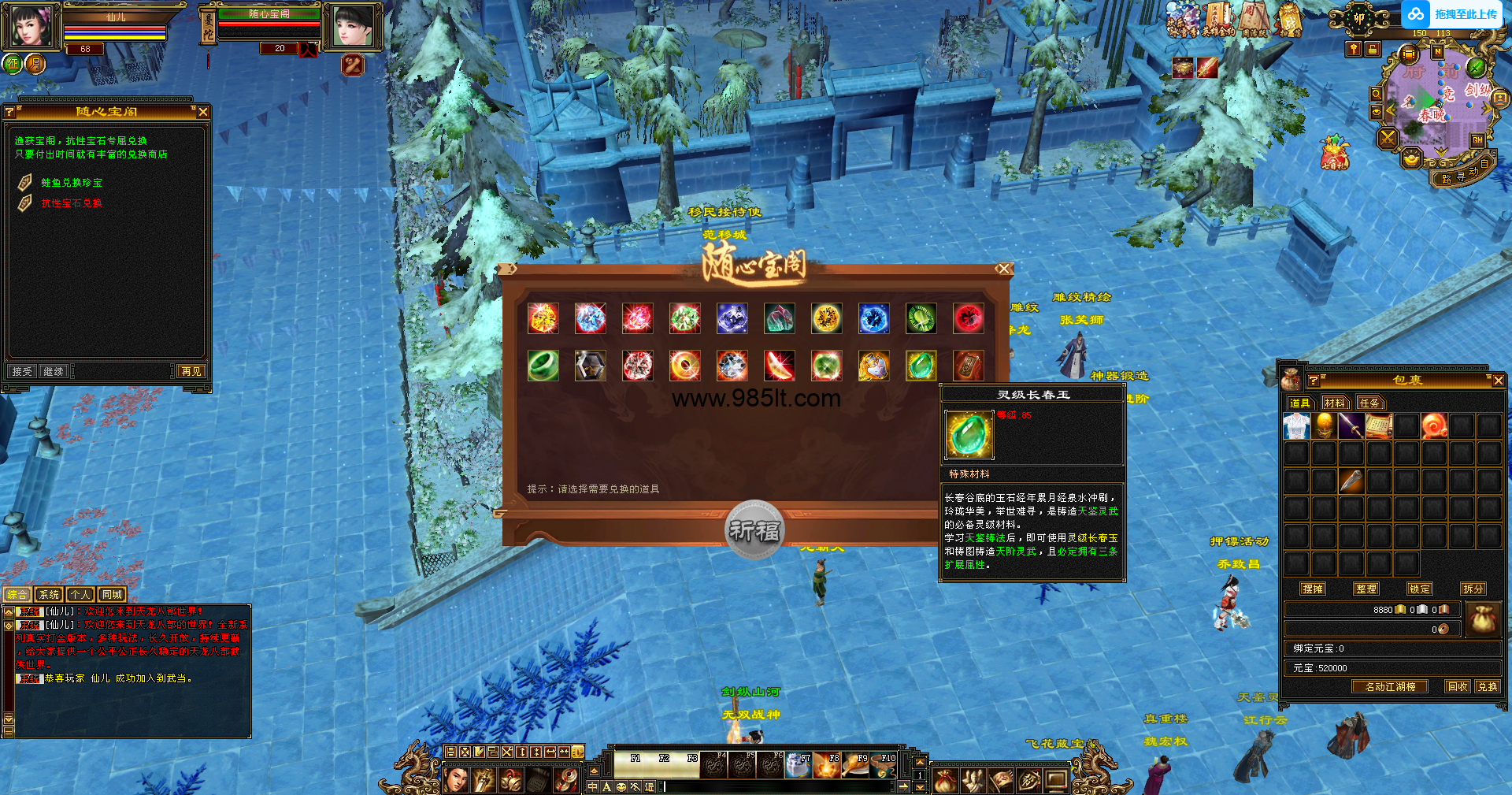
Task: Click the chat text input box
Action: [780, 786]
